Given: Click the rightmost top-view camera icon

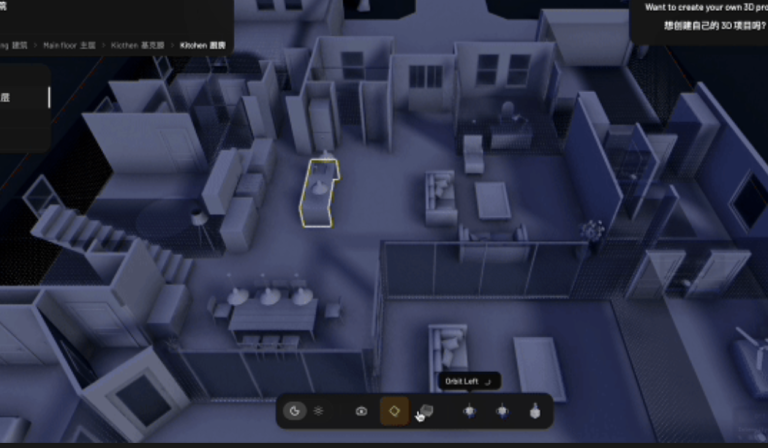Looking at the screenshot, I should (532, 410).
